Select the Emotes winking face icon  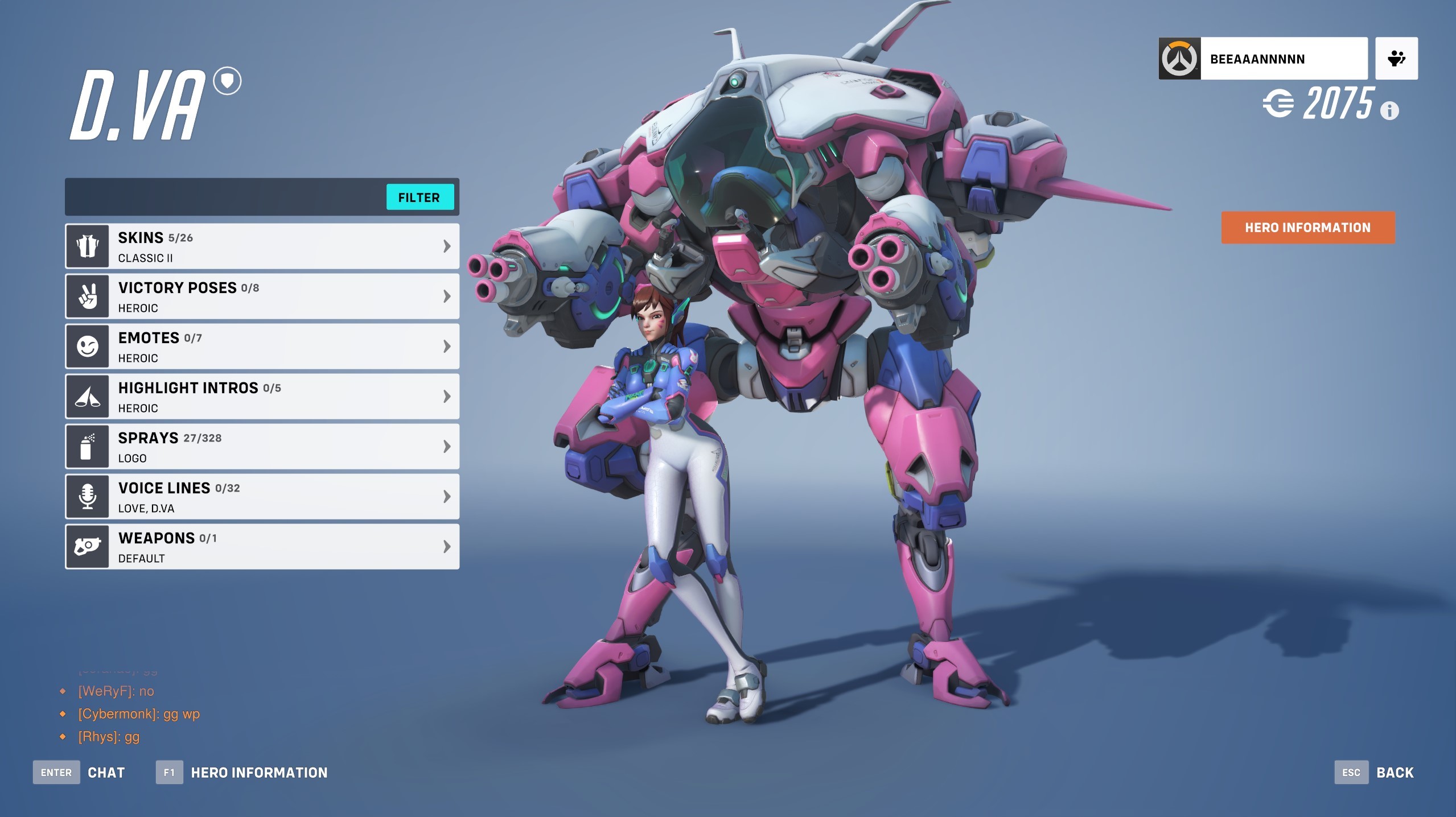click(x=87, y=346)
